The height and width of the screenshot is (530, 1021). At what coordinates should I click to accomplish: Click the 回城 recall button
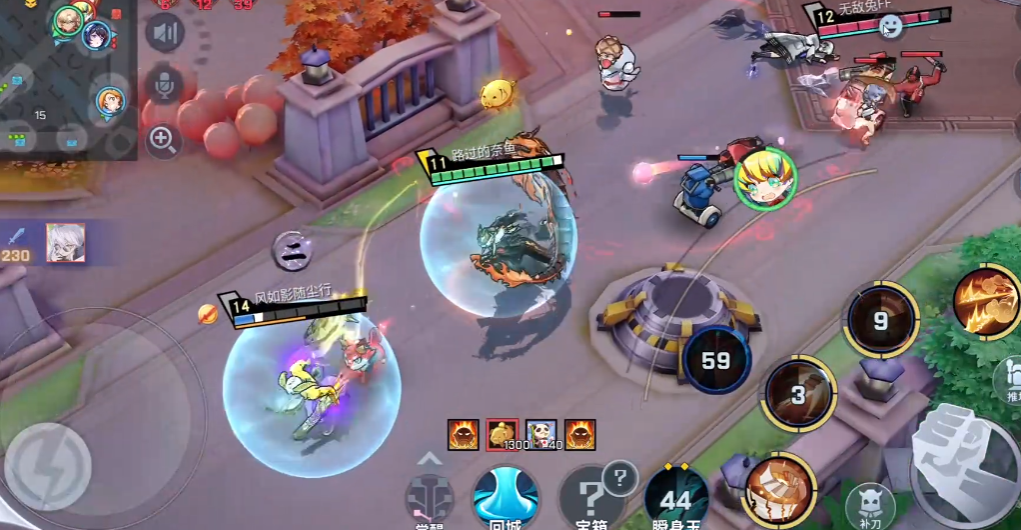click(505, 497)
